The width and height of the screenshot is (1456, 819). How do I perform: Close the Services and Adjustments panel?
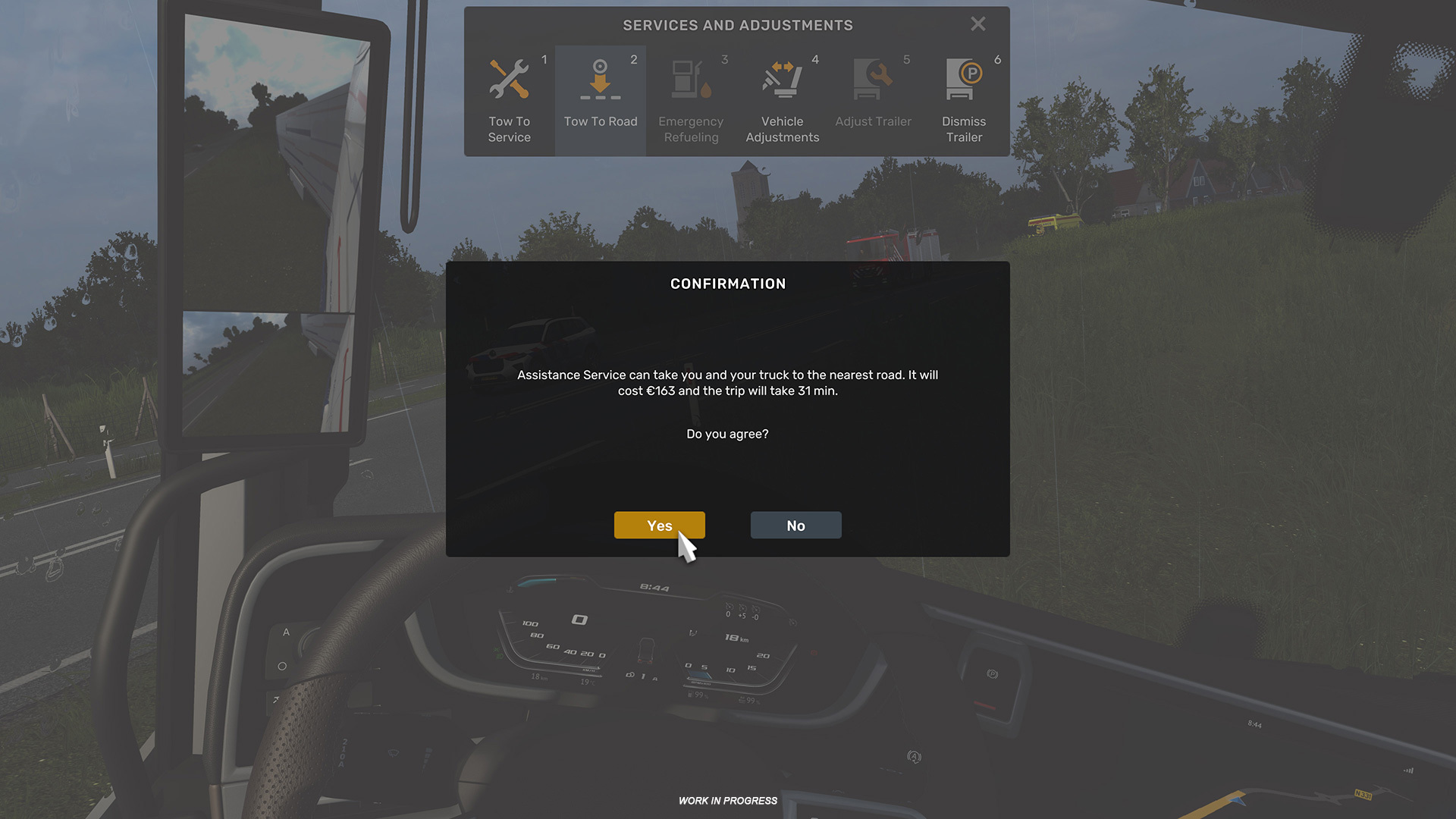pos(977,24)
